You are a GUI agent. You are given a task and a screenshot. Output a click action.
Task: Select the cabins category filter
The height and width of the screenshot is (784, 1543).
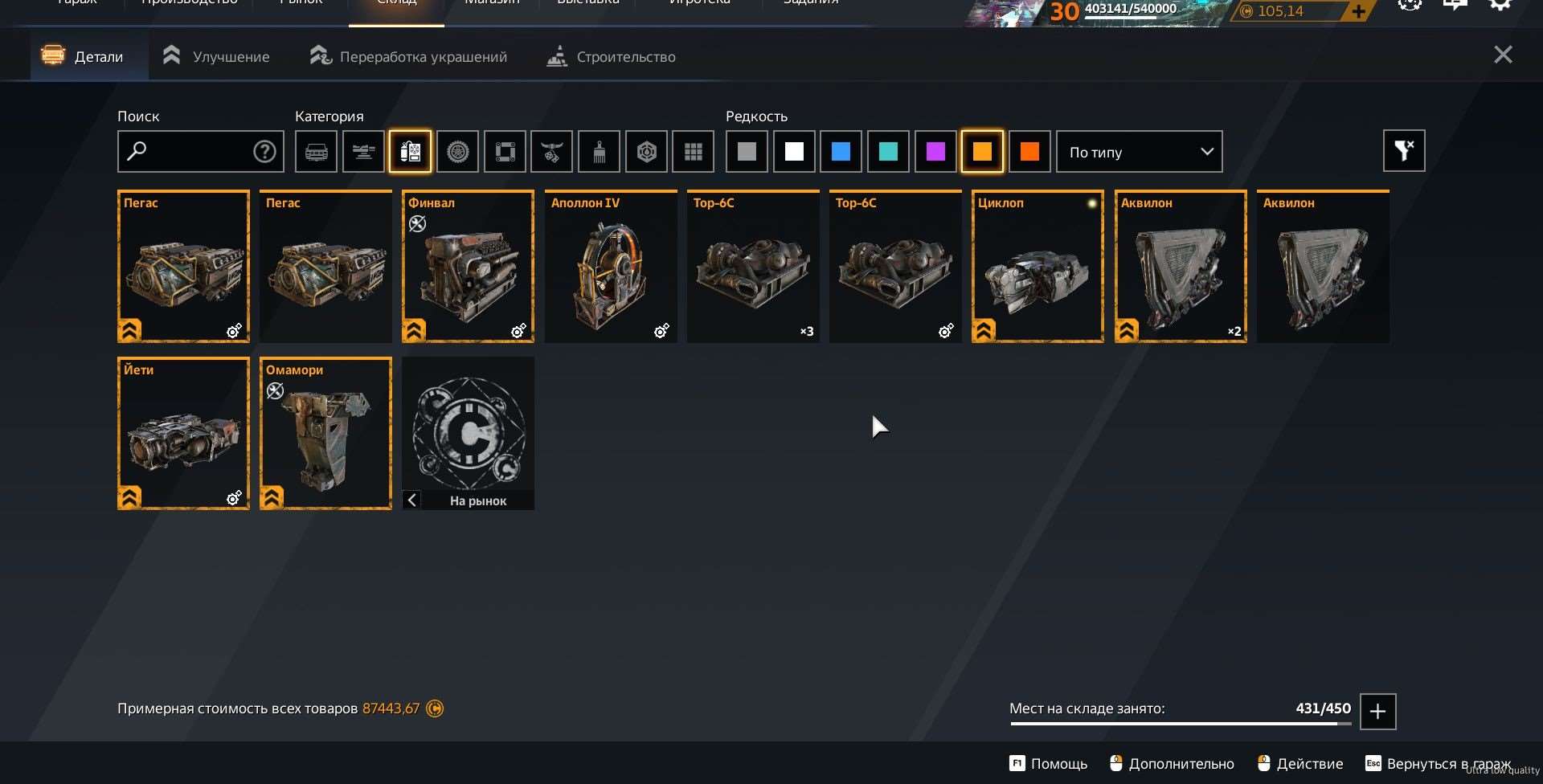pyautogui.click(x=316, y=151)
